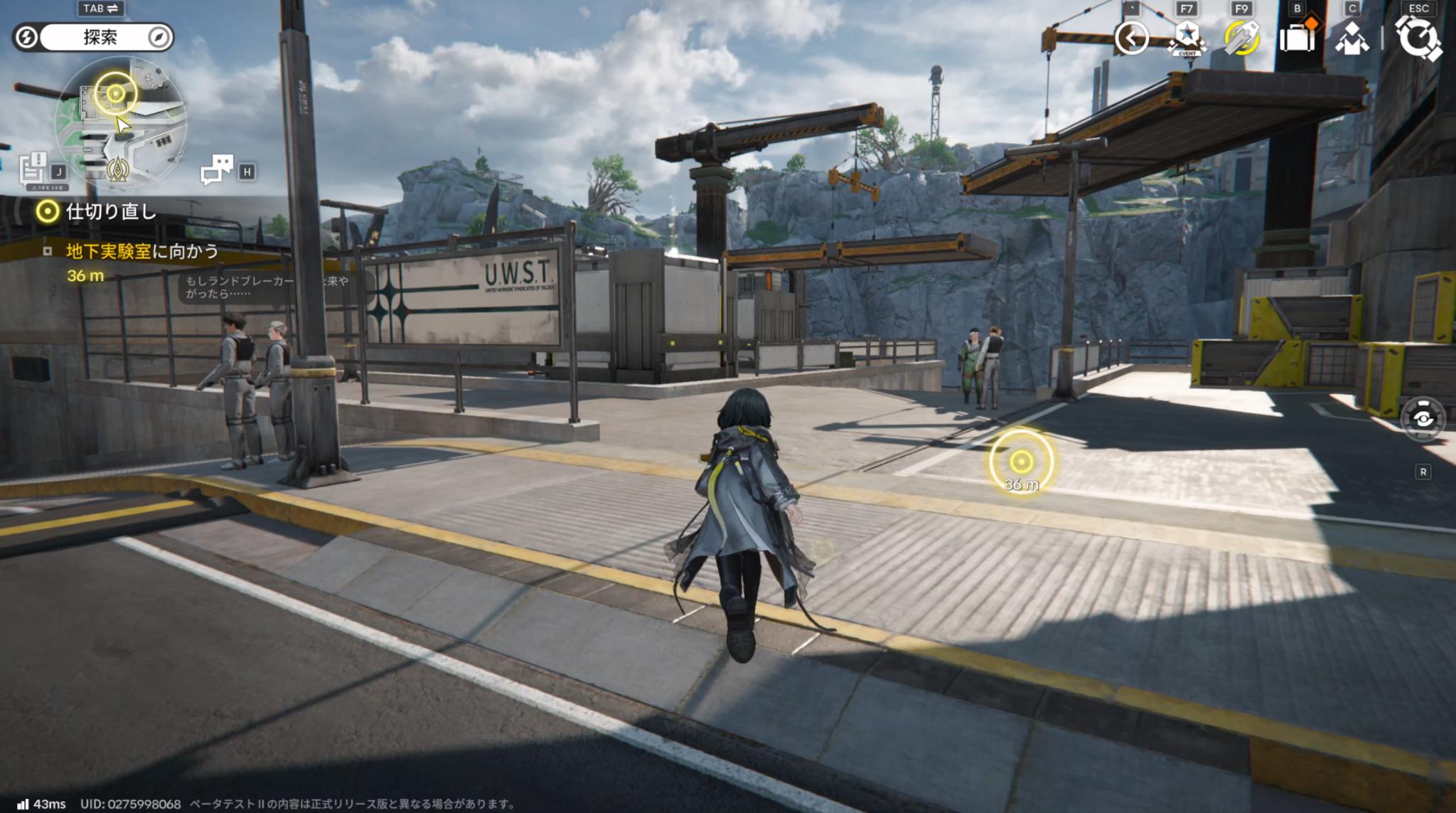Open the circular minimap

coord(121,119)
